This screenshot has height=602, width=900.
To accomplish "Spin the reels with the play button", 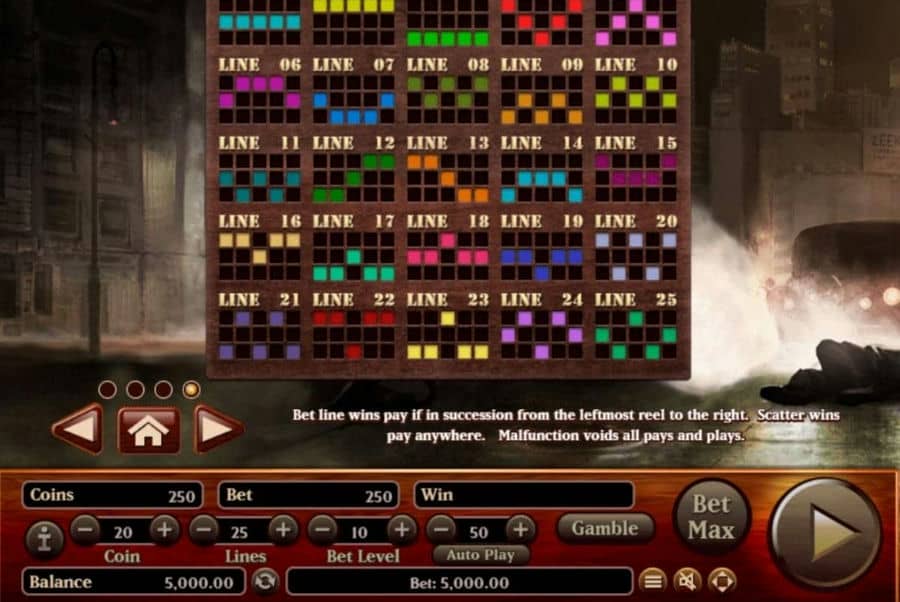I will tap(827, 533).
